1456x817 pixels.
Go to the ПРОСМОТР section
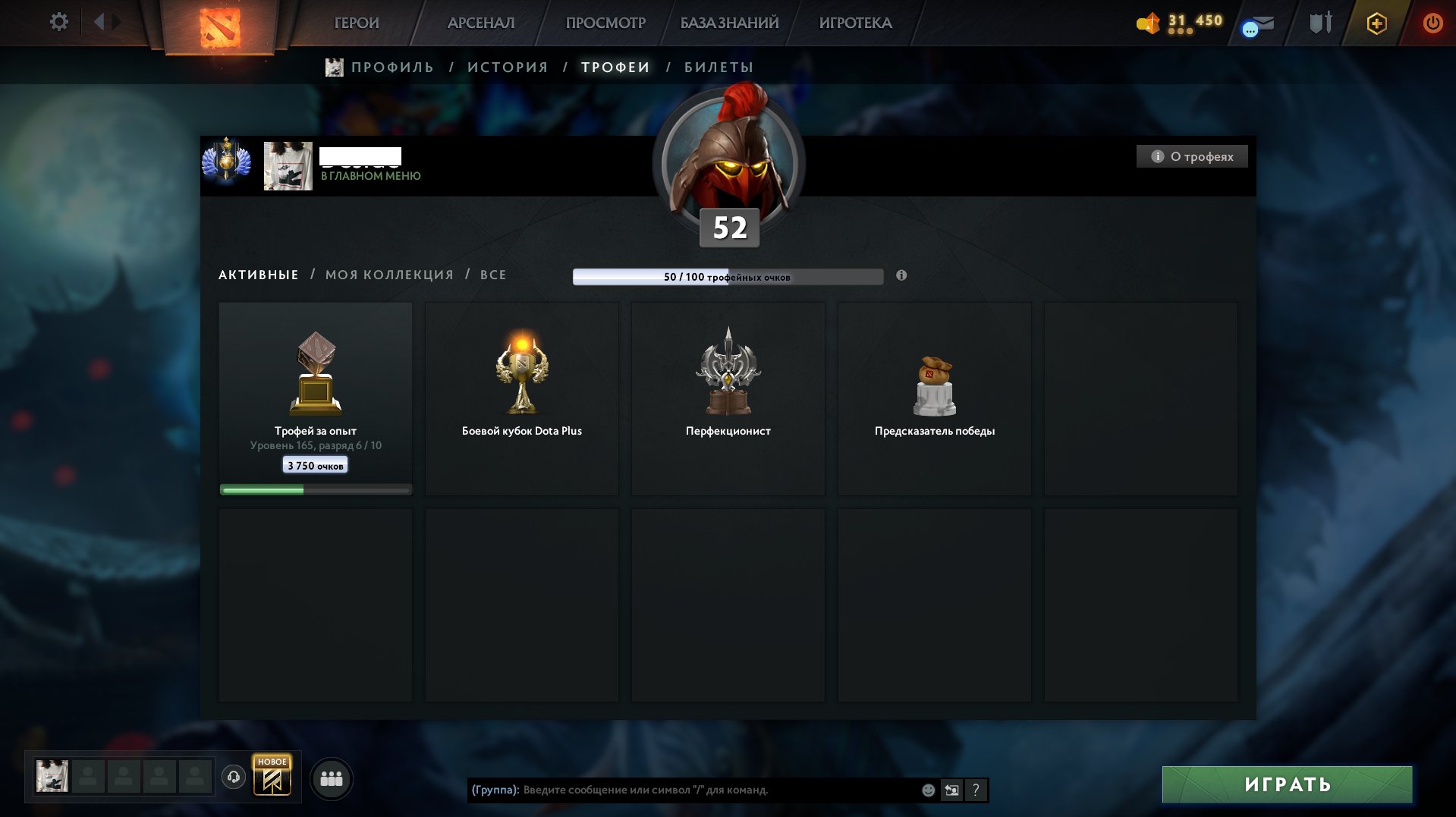point(605,23)
